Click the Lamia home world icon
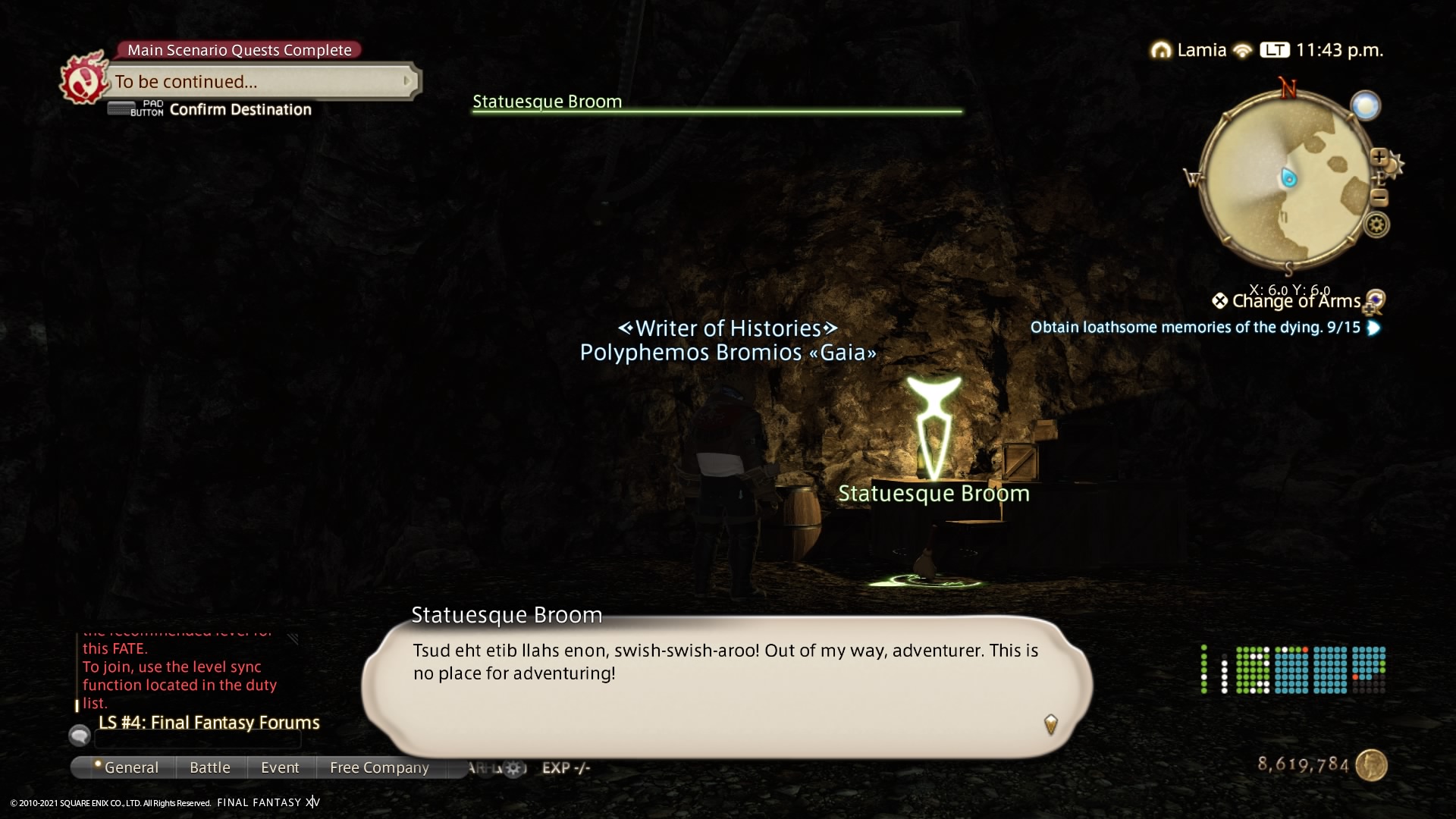This screenshot has width=1456, height=819. click(1160, 51)
